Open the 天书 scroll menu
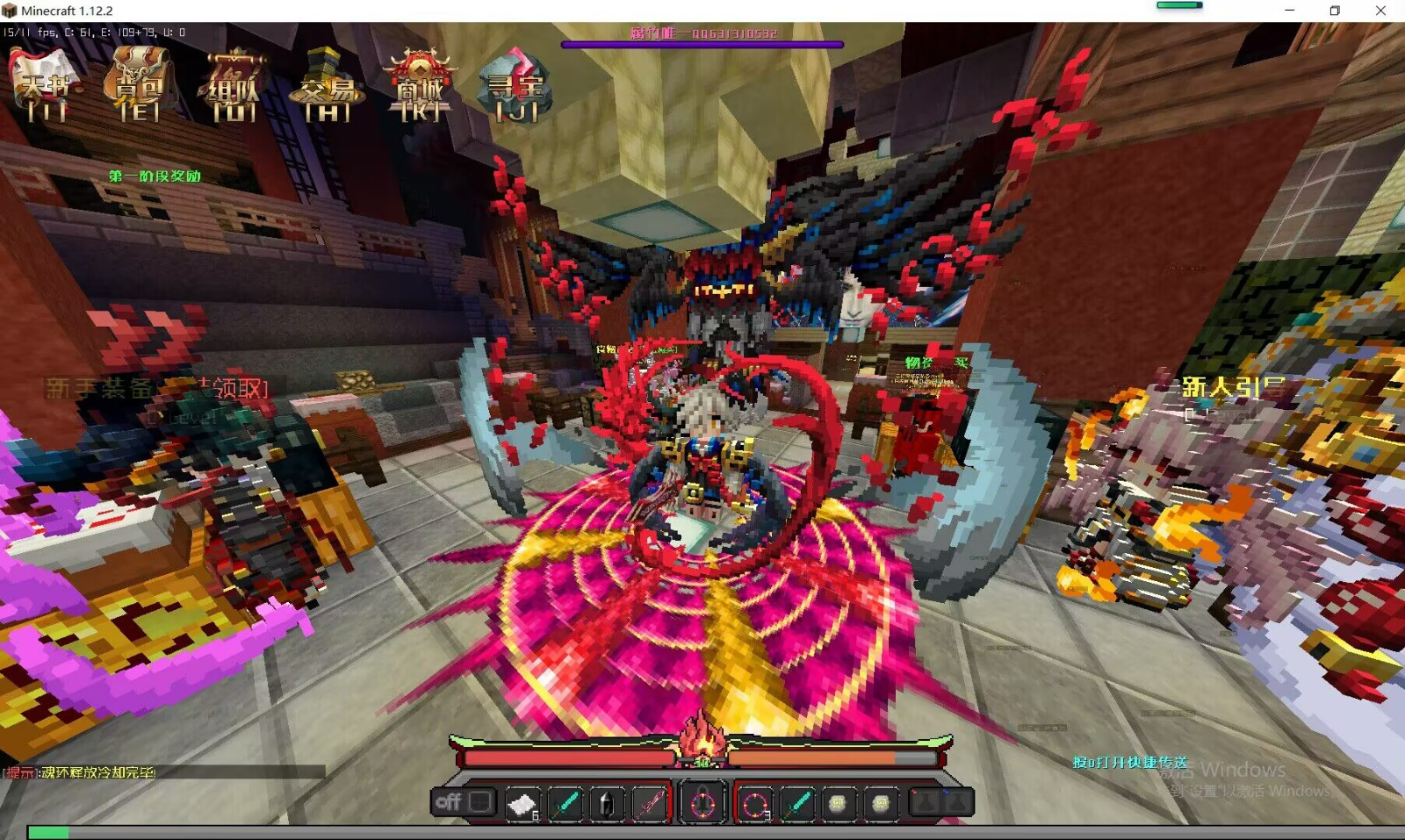The image size is (1405, 840). pos(47,85)
